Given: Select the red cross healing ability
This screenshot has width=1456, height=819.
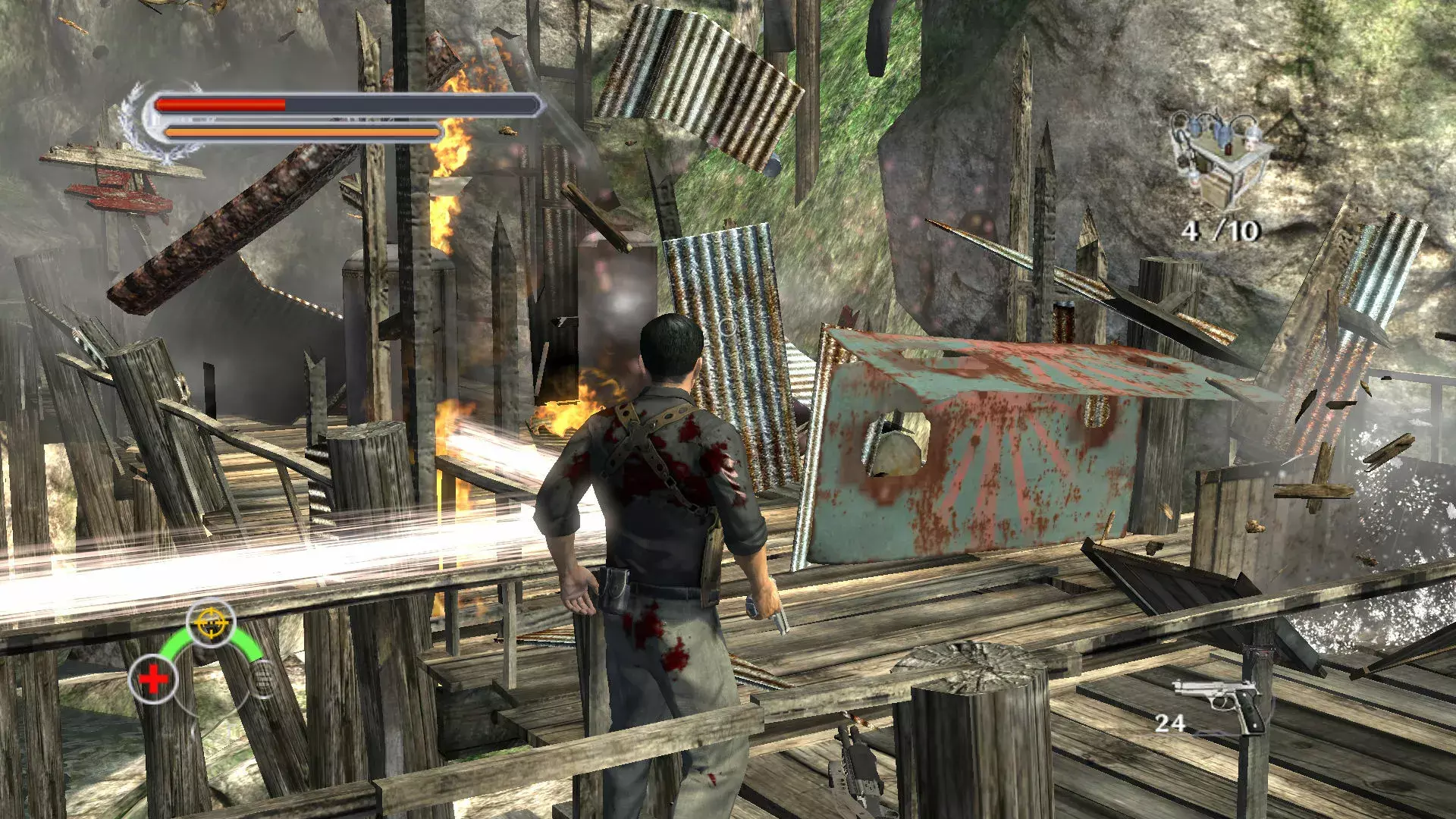Looking at the screenshot, I should pos(153,679).
